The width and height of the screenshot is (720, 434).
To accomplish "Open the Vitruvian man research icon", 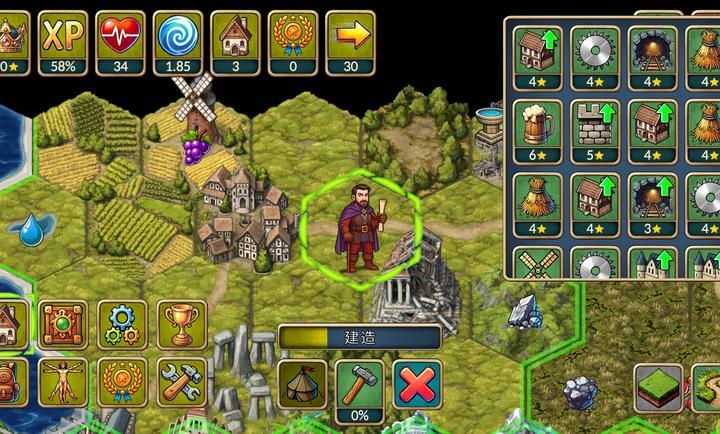I will click(x=64, y=381).
